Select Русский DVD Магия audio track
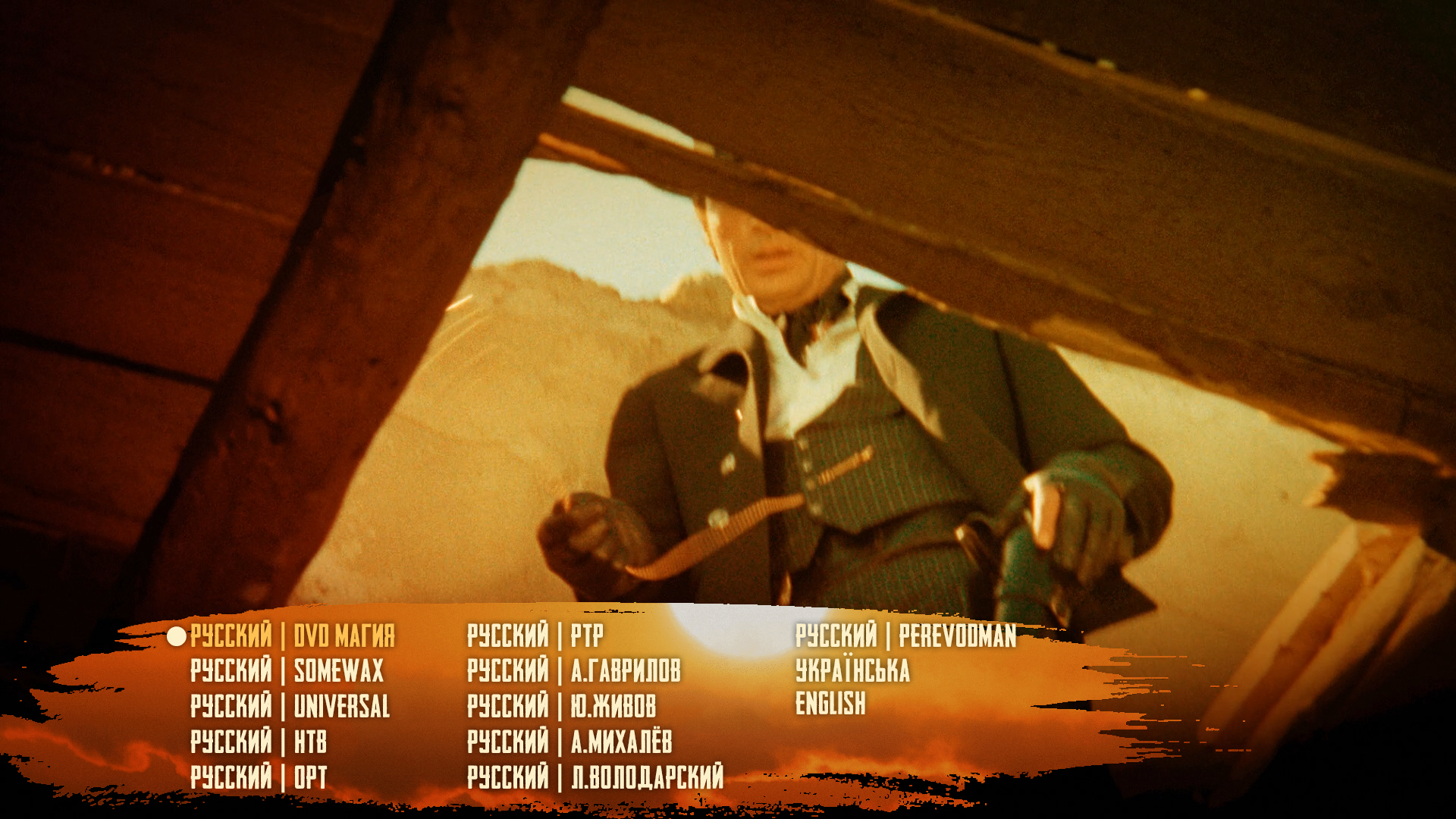Screen dimensions: 1456x819 [292, 635]
